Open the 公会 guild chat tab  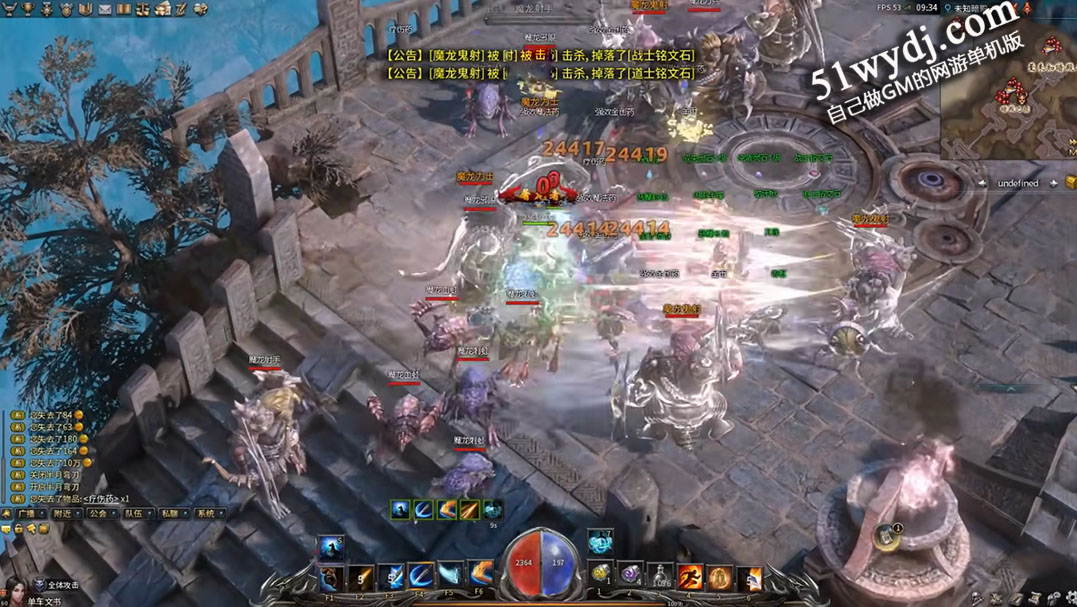[x=97, y=514]
